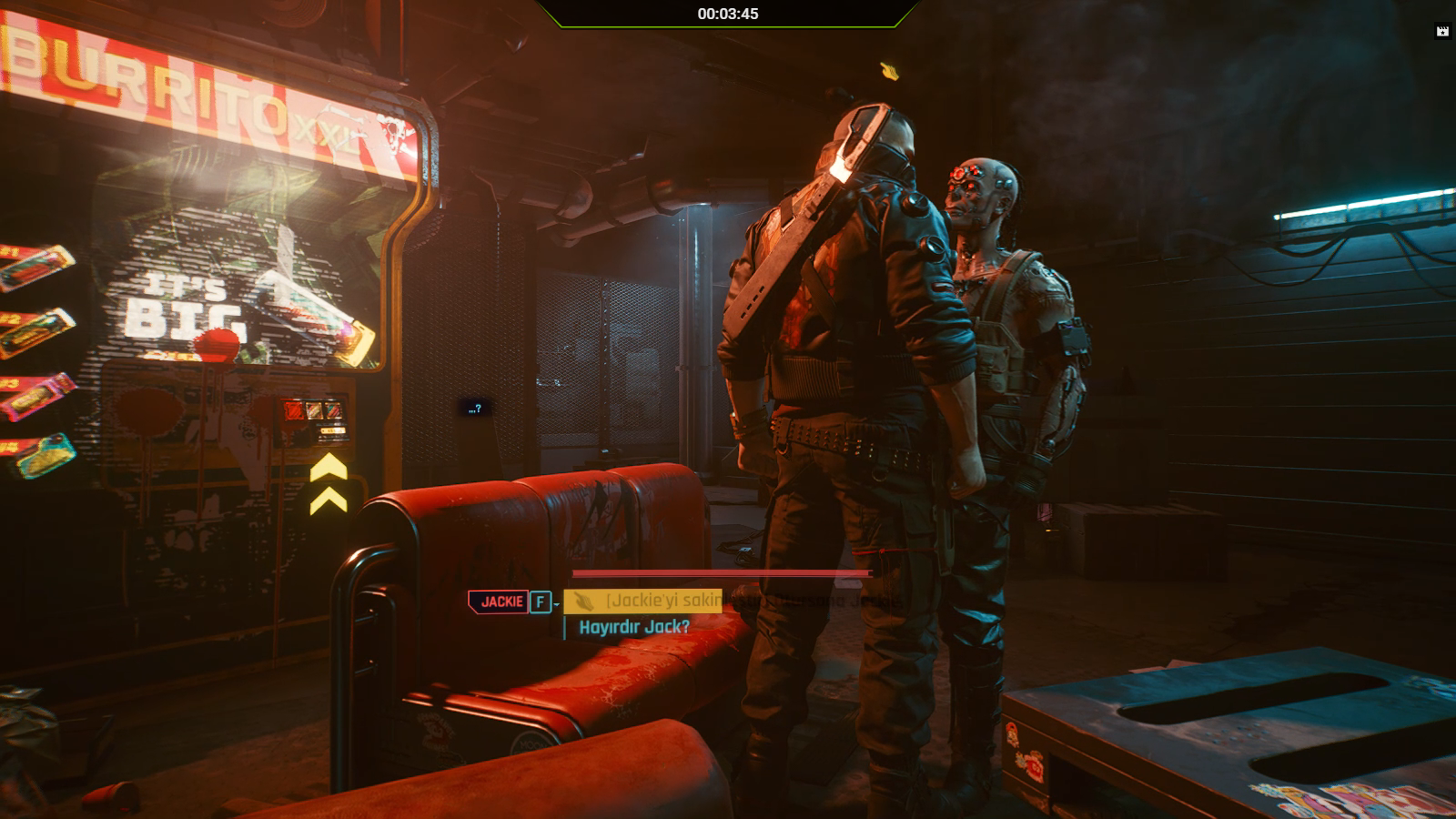Select the "Hayırdır Jack?" reply
Image resolution: width=1456 pixels, height=819 pixels.
pos(634,627)
